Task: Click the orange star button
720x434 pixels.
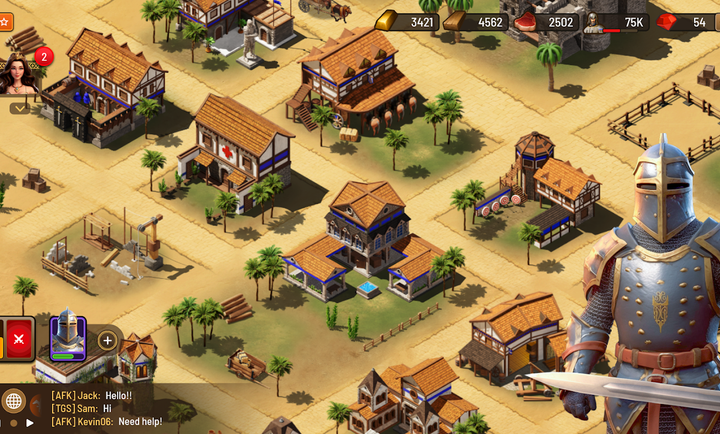Action: point(4,20)
